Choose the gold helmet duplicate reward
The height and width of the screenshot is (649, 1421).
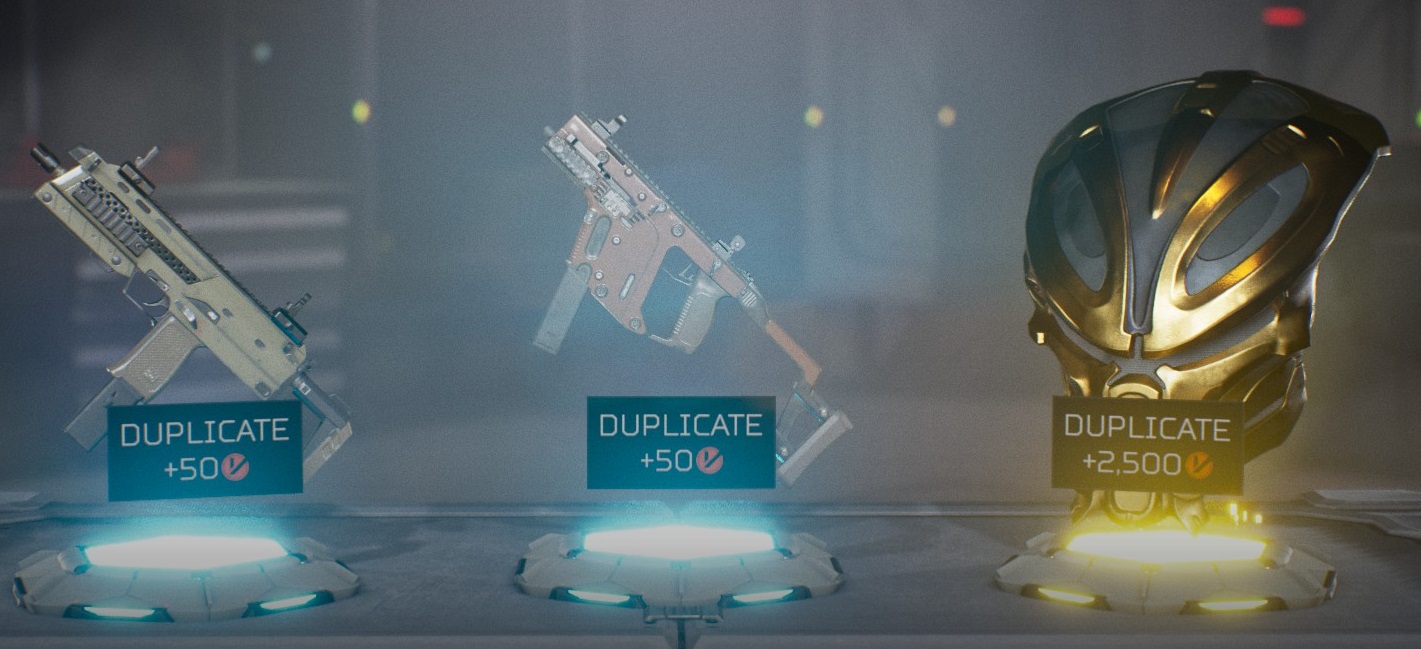pos(1195,250)
